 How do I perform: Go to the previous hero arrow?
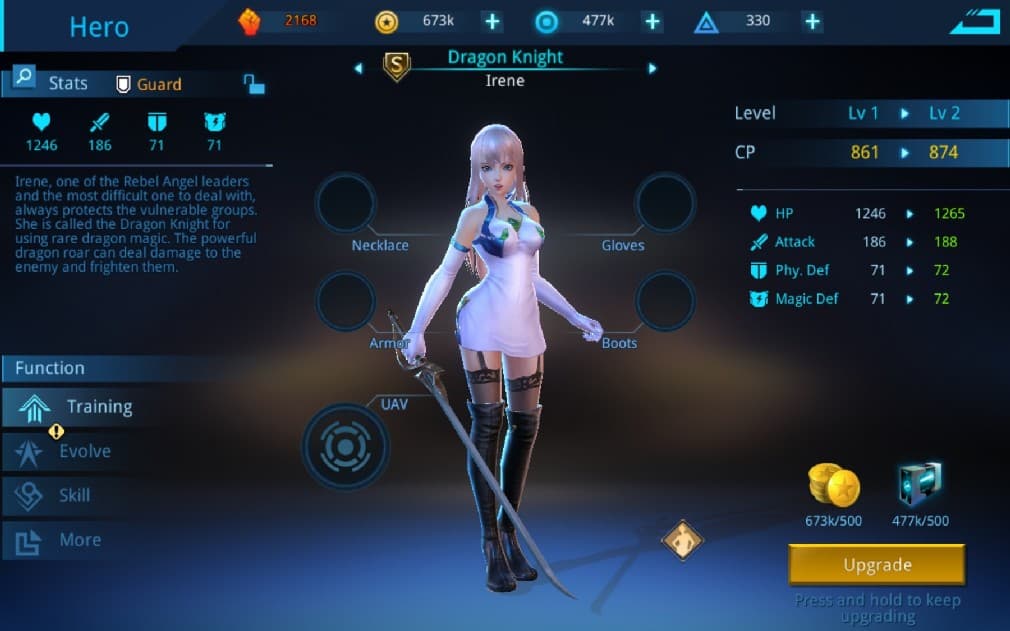click(x=359, y=68)
